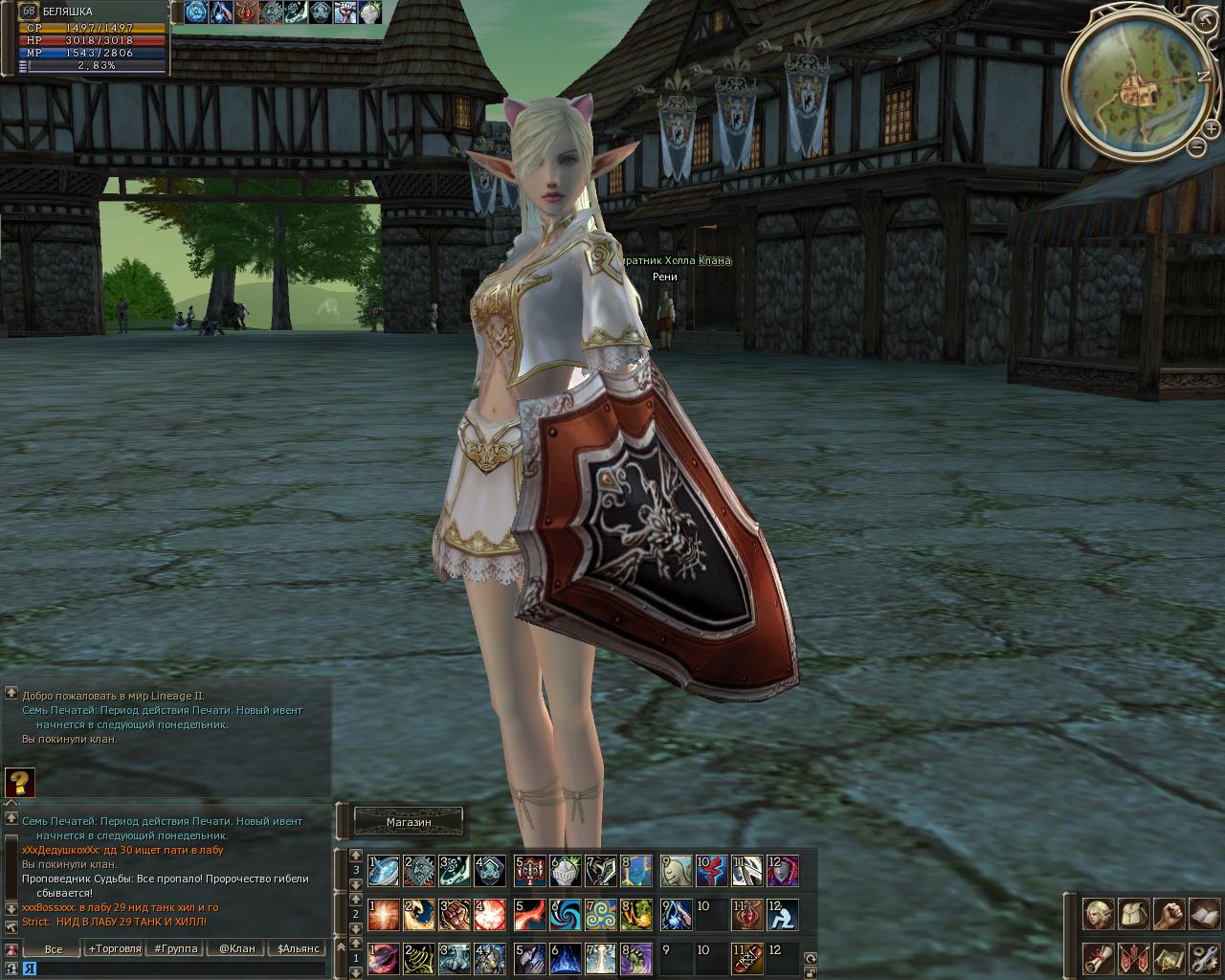Open the actions fist icon
The height and width of the screenshot is (980, 1225).
1168,913
